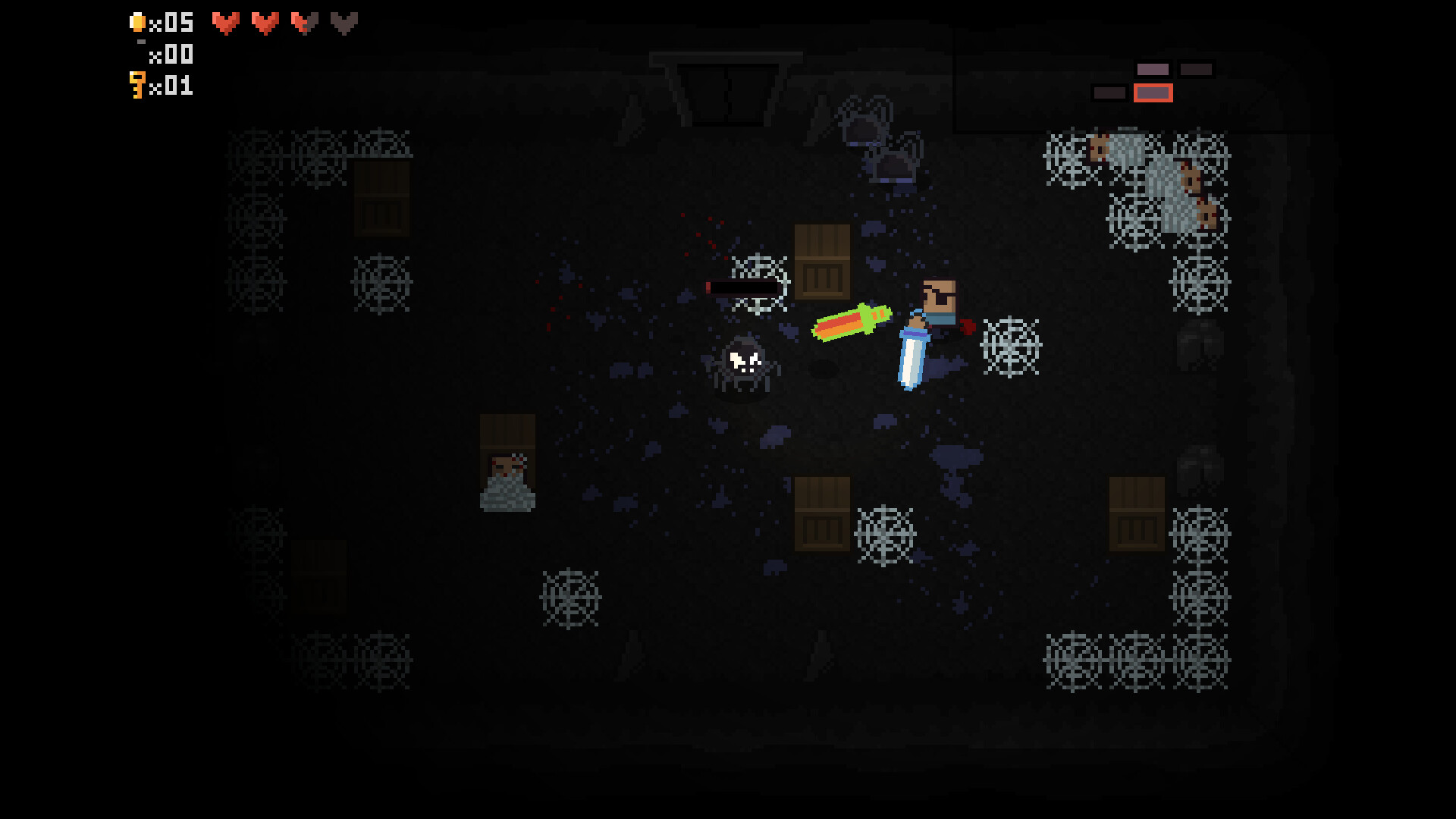Click the bomb counter icon showing x00

(x=140, y=44)
